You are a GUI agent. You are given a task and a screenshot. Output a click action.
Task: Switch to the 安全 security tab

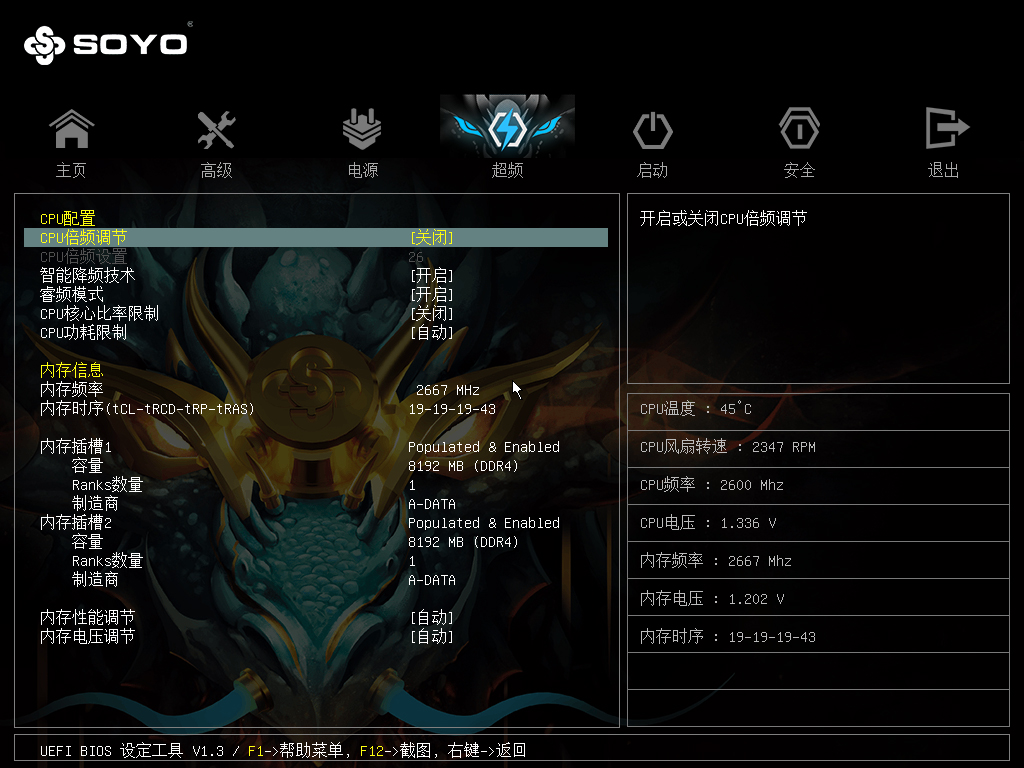pyautogui.click(x=799, y=142)
